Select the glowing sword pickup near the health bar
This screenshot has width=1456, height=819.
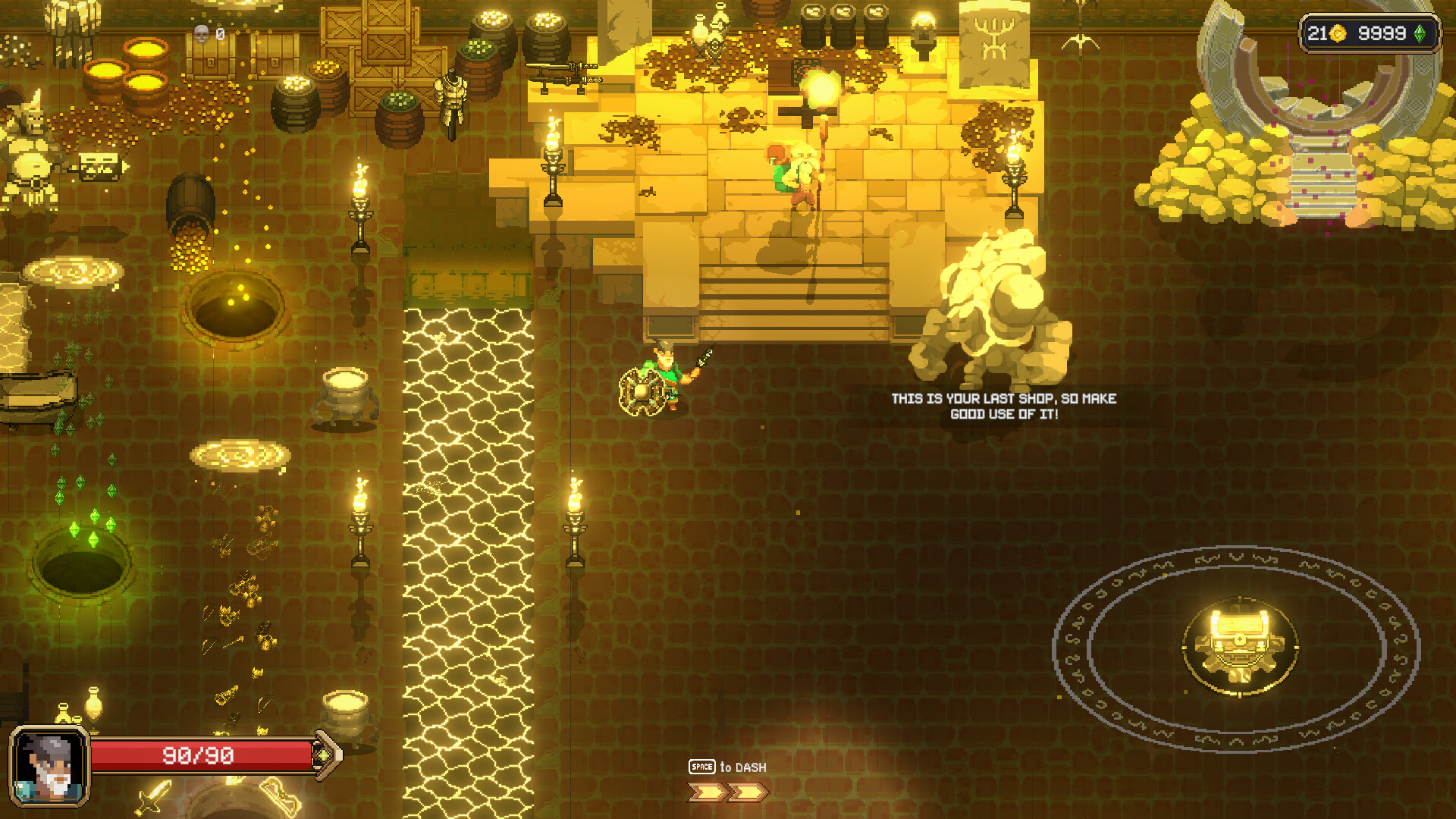click(x=152, y=795)
